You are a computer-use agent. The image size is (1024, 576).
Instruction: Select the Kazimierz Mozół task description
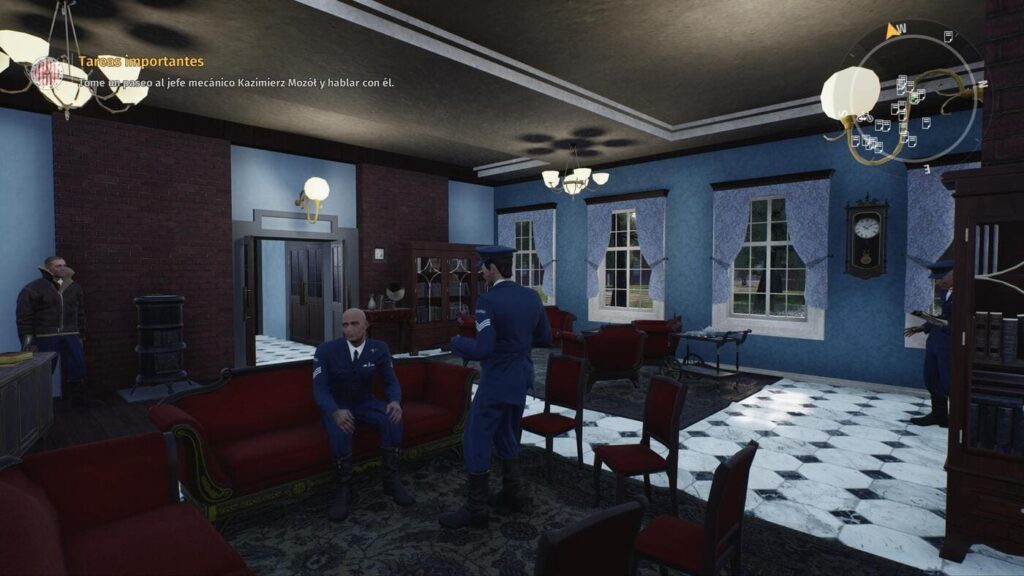click(236, 82)
